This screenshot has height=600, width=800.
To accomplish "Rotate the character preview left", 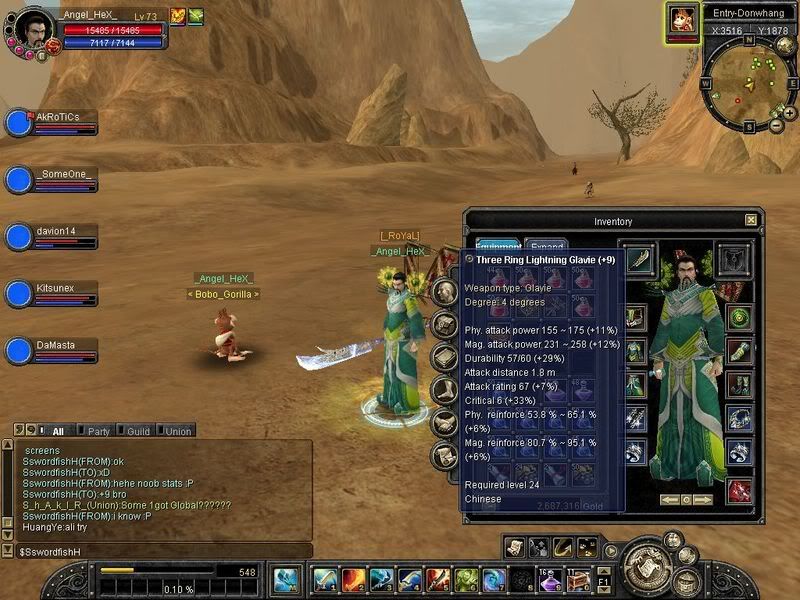I will click(x=668, y=499).
